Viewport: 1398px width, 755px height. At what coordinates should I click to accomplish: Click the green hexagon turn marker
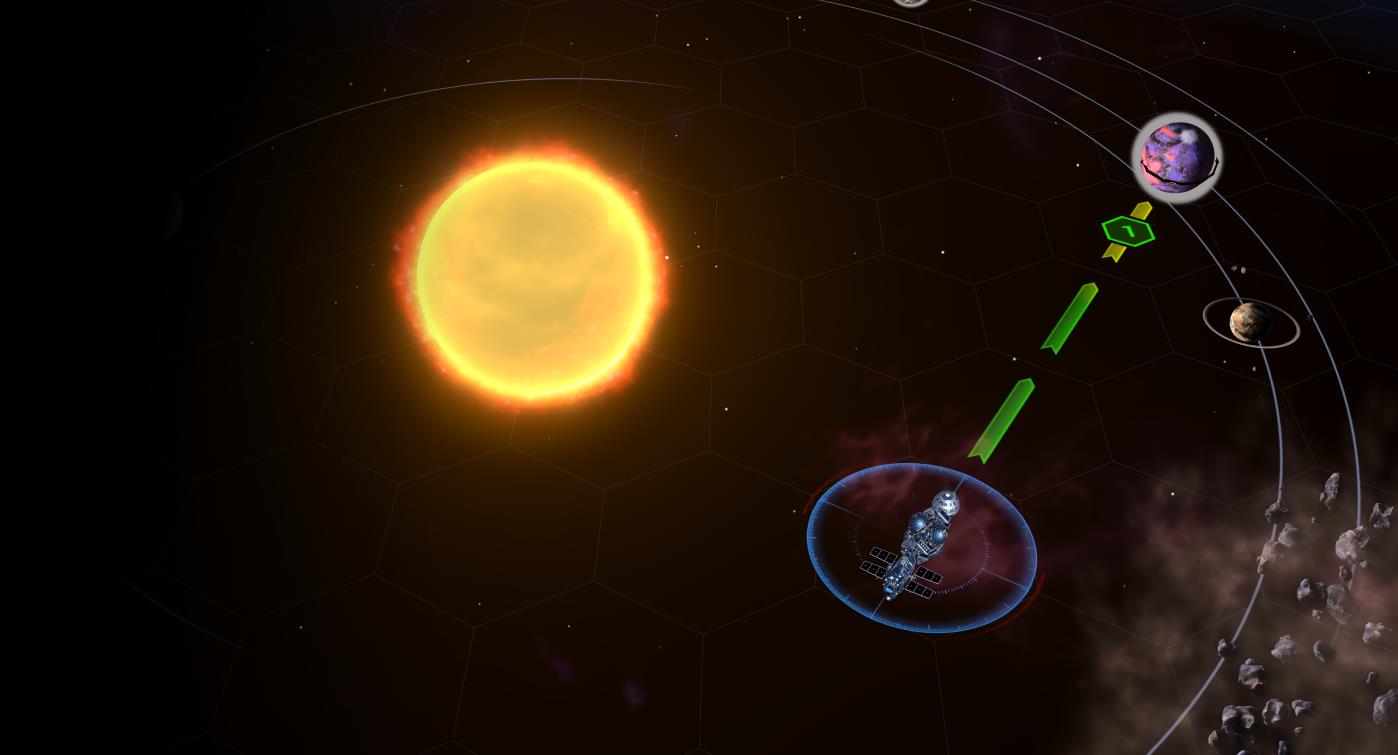point(1128,232)
